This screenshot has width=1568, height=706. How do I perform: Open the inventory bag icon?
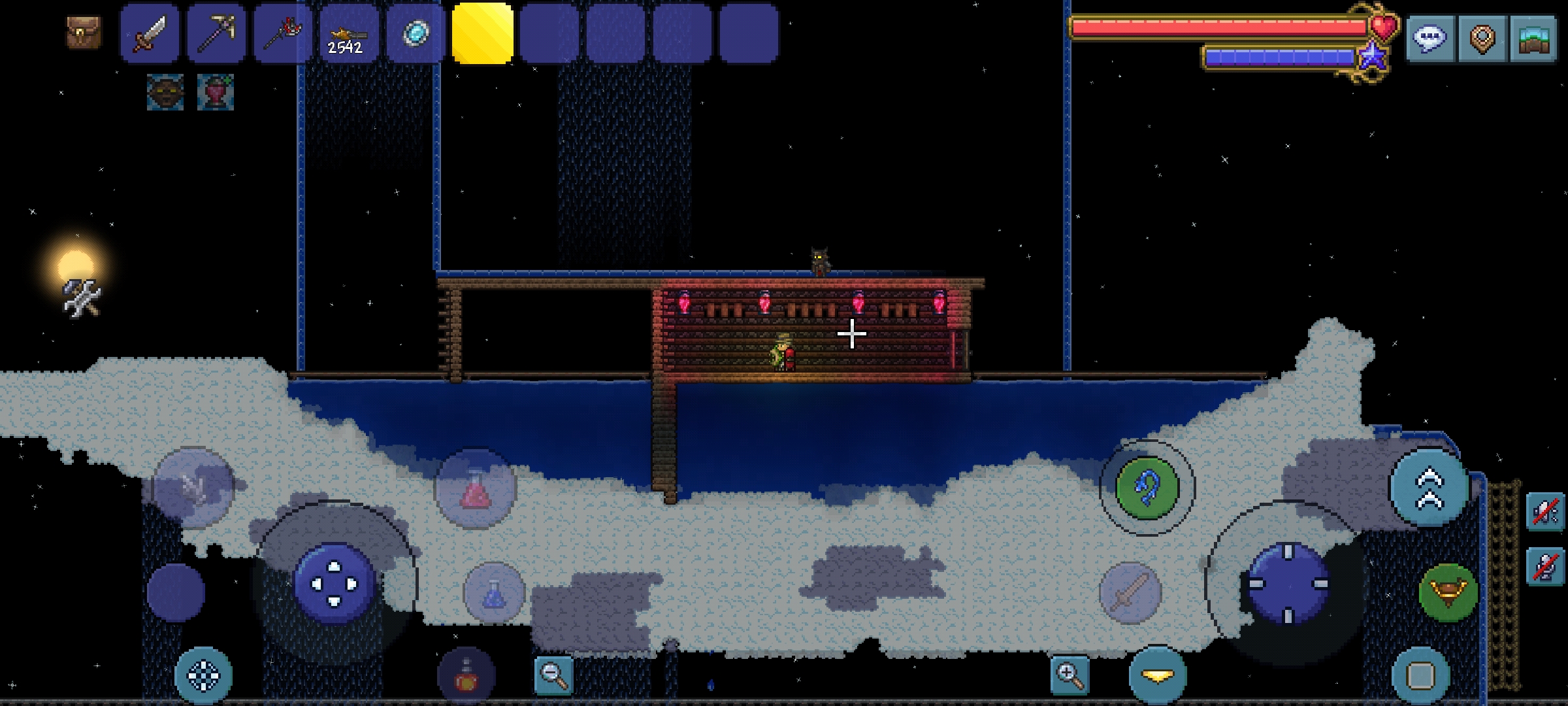point(84,32)
